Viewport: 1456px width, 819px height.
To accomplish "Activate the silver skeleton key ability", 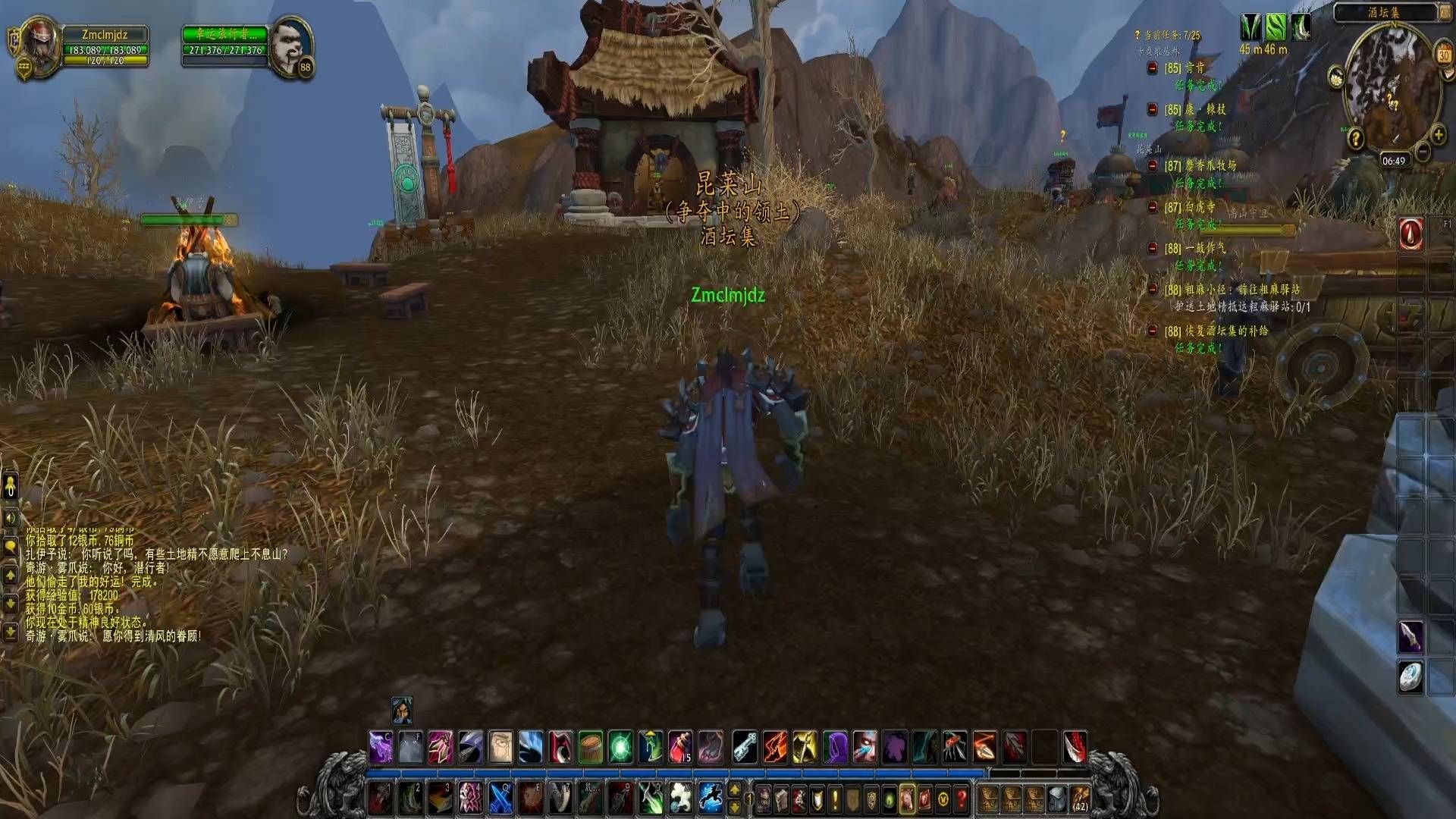I will 744,747.
